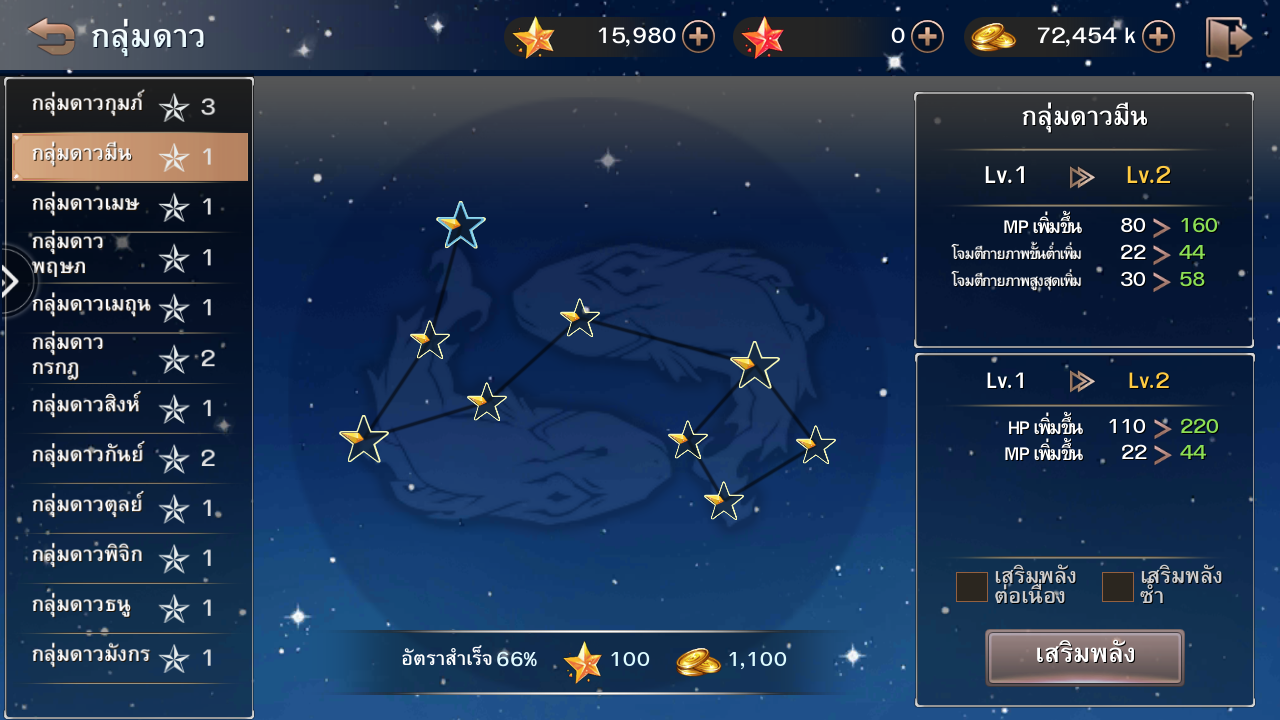1280x720 pixels.
Task: Toggle เสริมพลังต่อเนื่อง checkbox
Action: (971, 587)
